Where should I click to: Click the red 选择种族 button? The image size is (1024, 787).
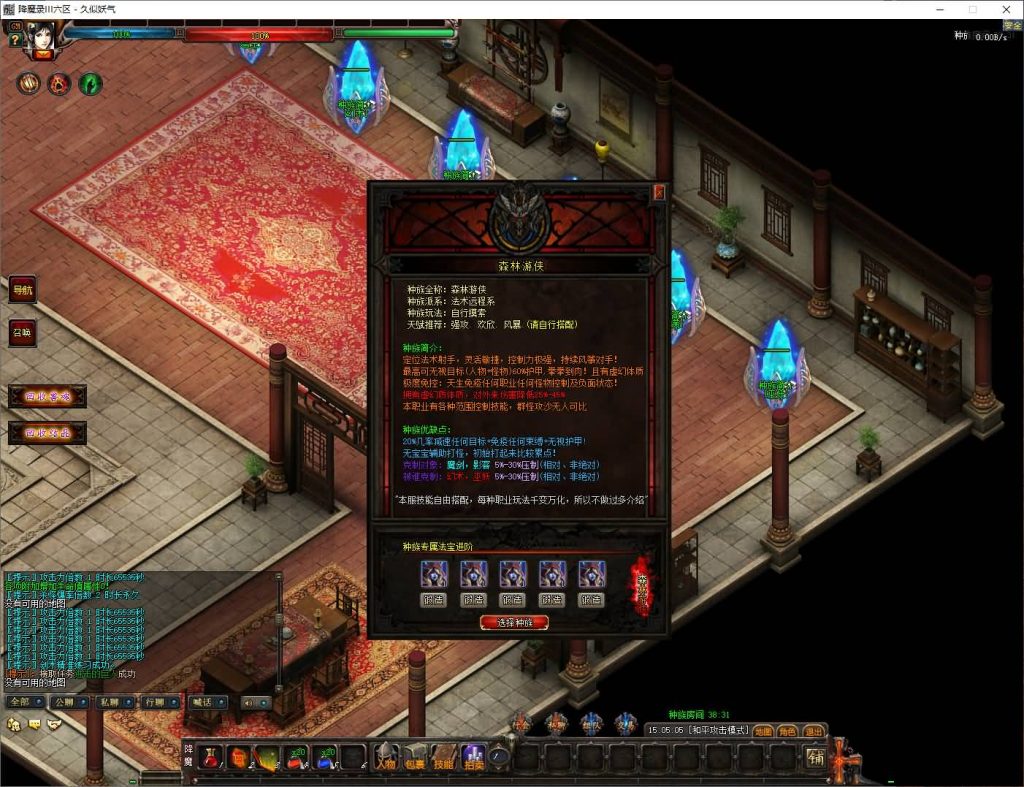pos(514,622)
